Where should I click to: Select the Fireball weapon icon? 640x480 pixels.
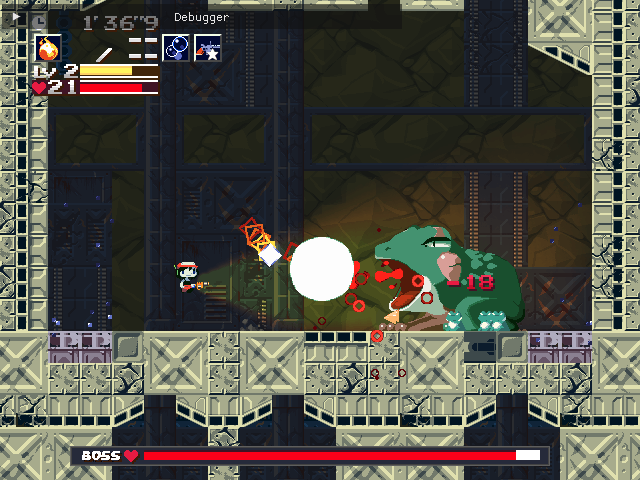click(48, 47)
